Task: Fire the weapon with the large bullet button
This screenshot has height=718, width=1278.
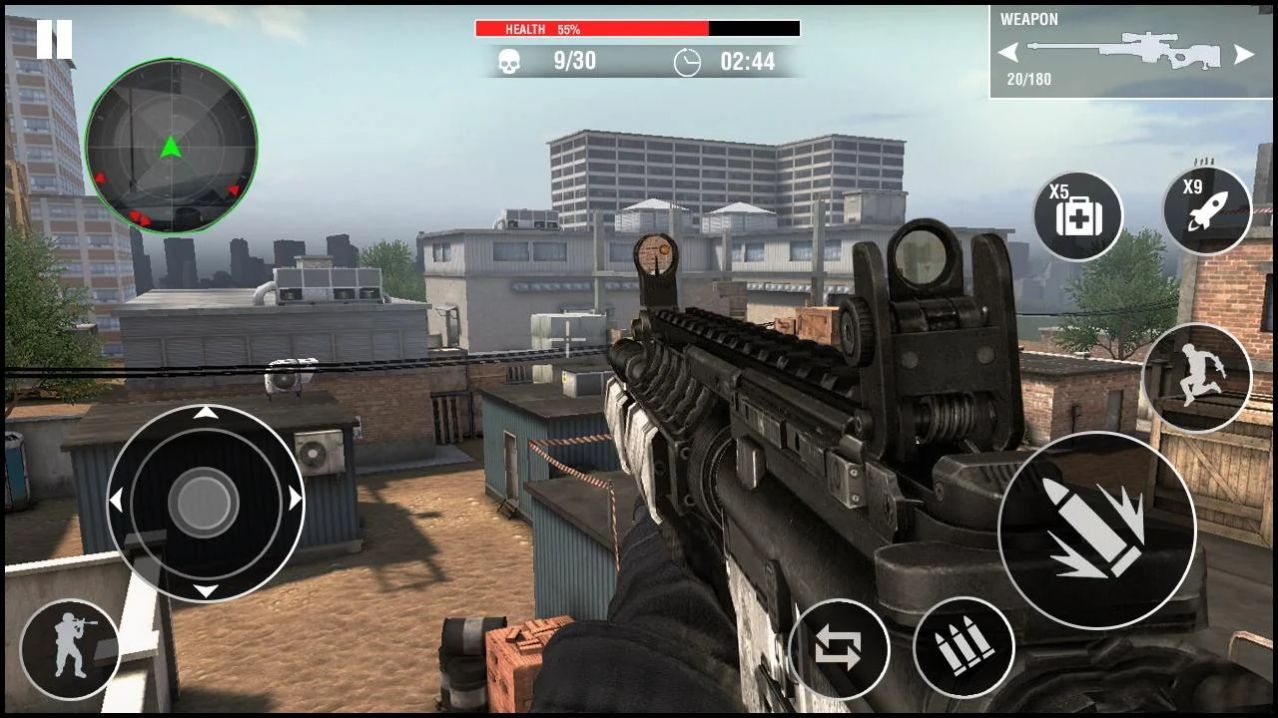Action: click(x=1096, y=530)
